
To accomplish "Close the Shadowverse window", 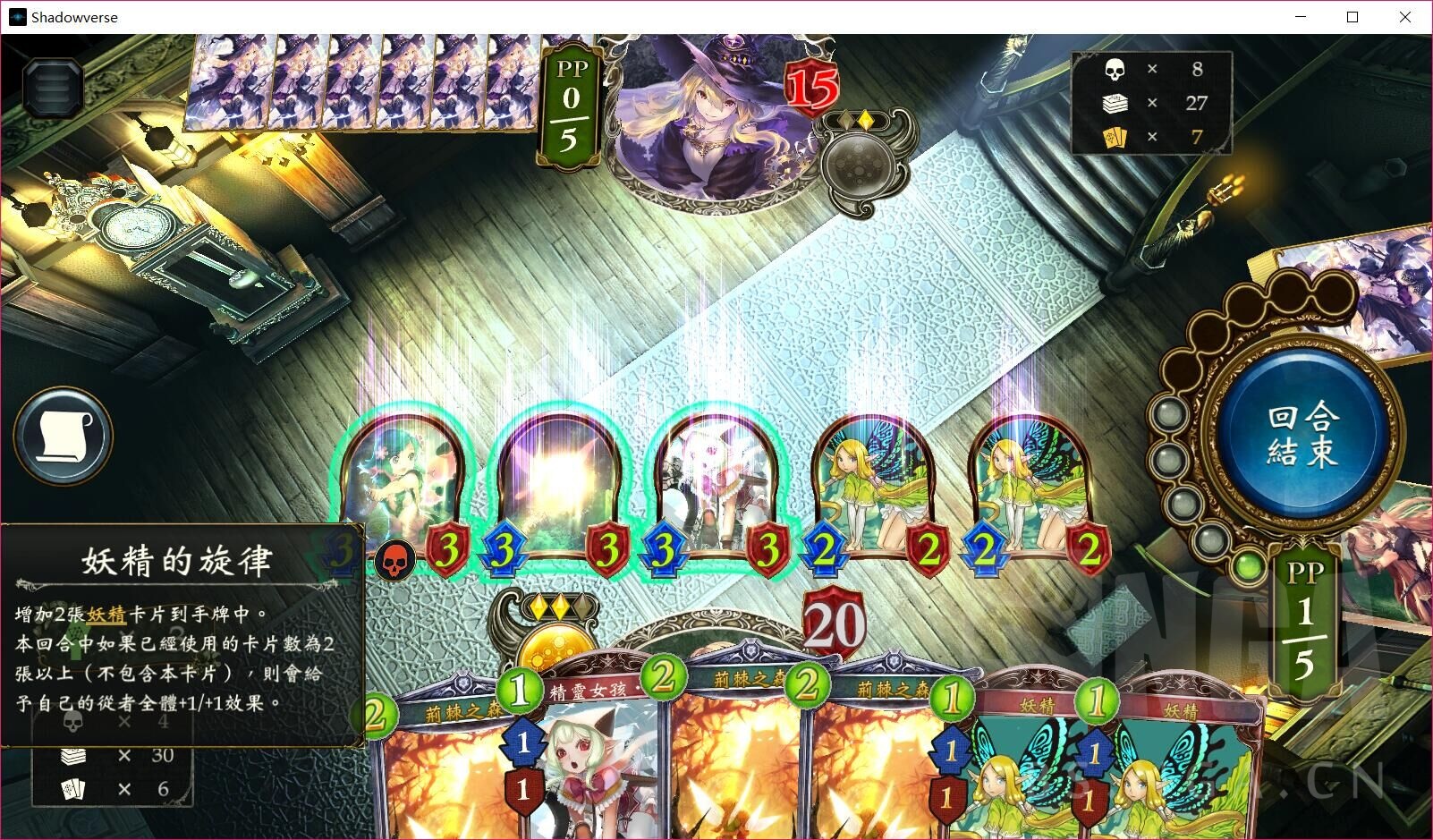I will (x=1405, y=17).
